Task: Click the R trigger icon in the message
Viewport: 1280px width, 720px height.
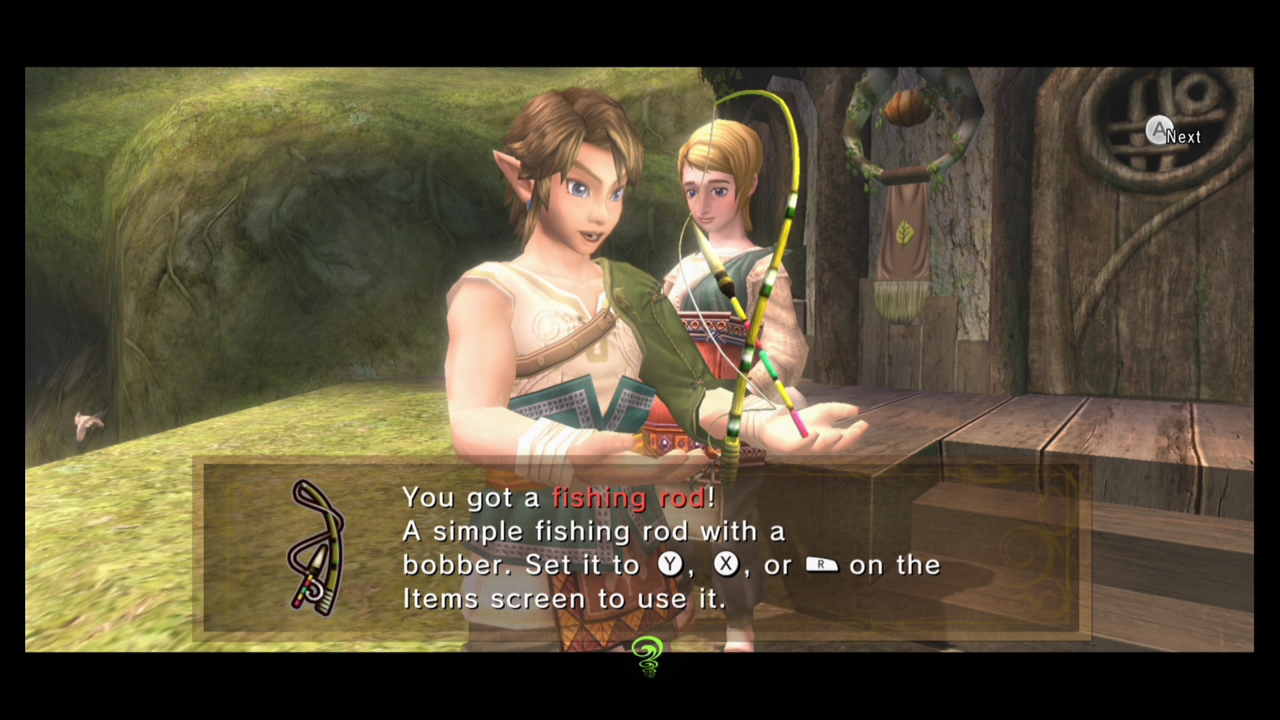Action: (820, 565)
